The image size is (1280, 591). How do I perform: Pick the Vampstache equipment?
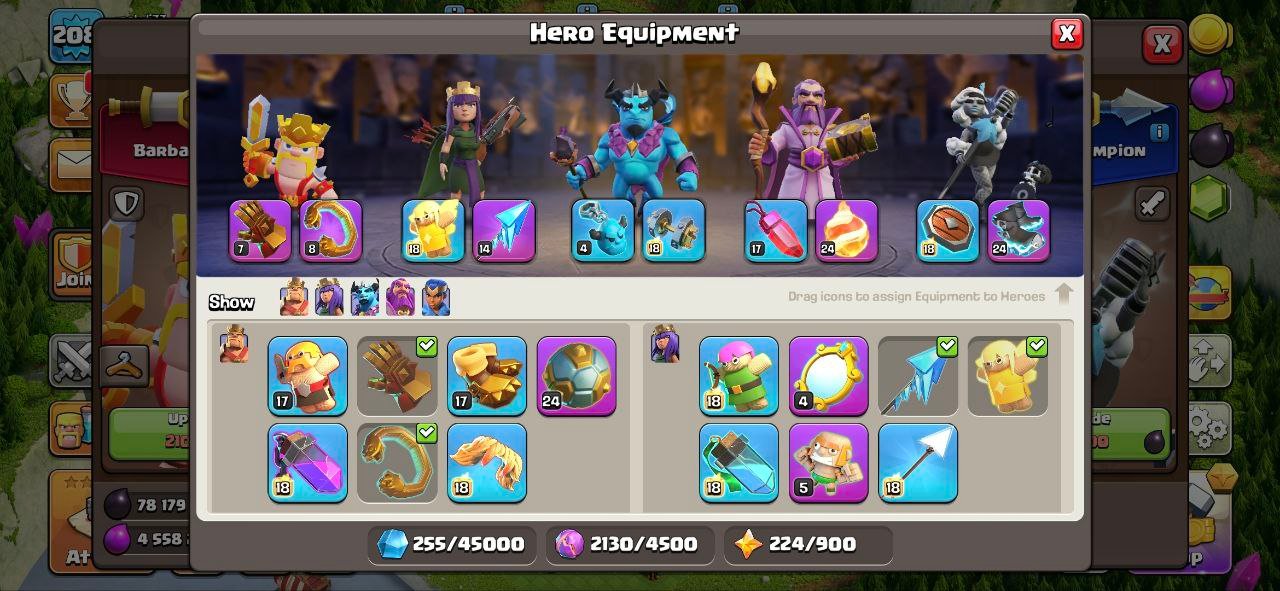tap(486, 462)
